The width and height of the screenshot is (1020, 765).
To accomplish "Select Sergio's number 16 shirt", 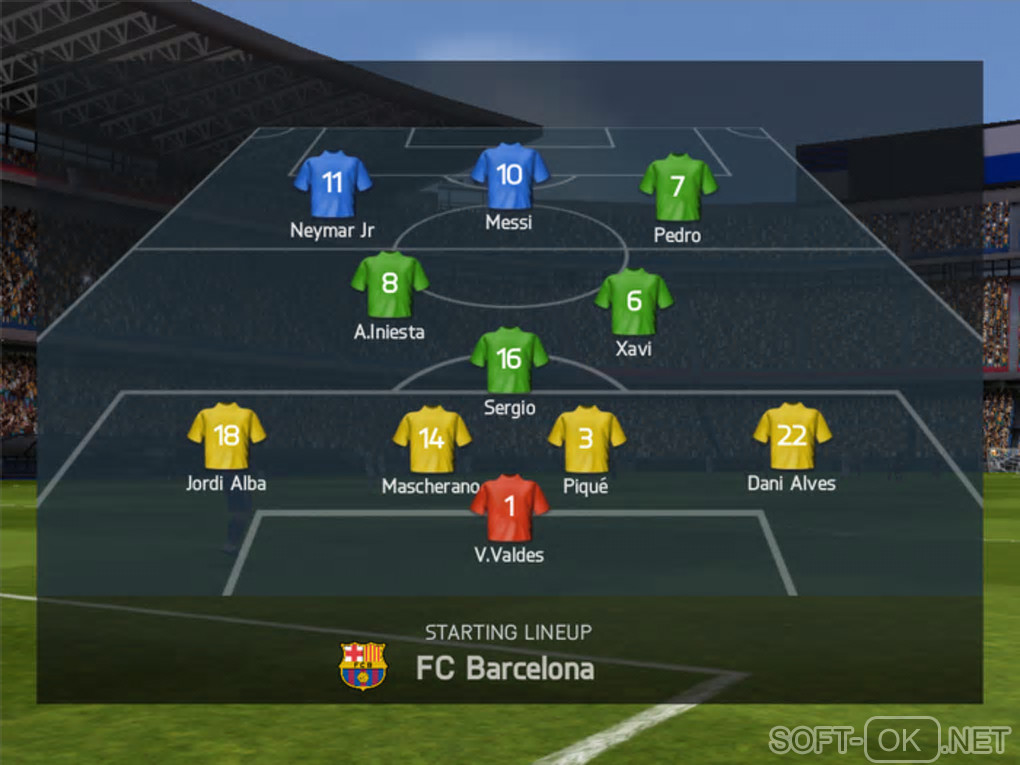I will click(x=510, y=359).
